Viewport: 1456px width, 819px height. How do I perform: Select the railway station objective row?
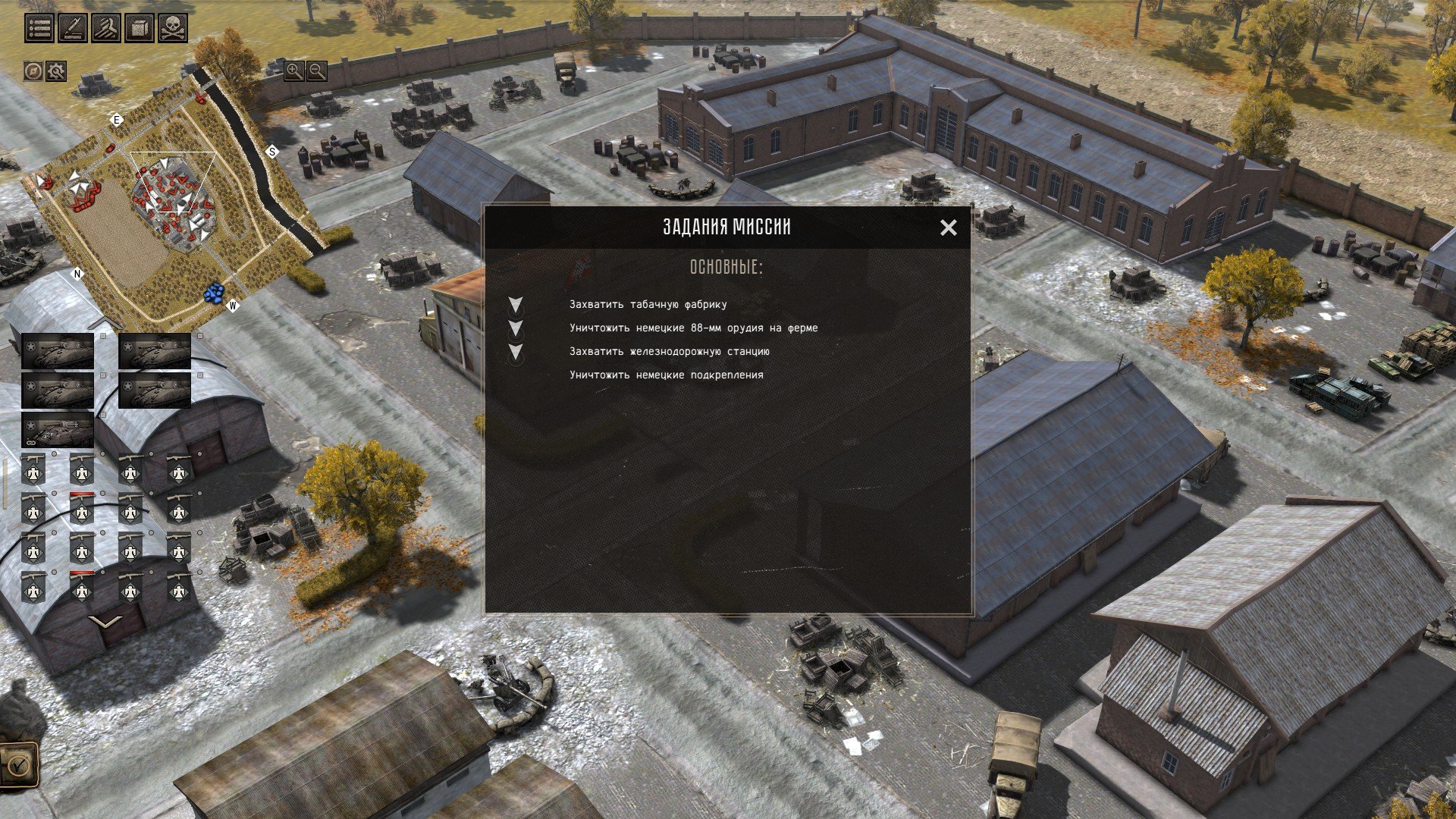pyautogui.click(x=669, y=352)
